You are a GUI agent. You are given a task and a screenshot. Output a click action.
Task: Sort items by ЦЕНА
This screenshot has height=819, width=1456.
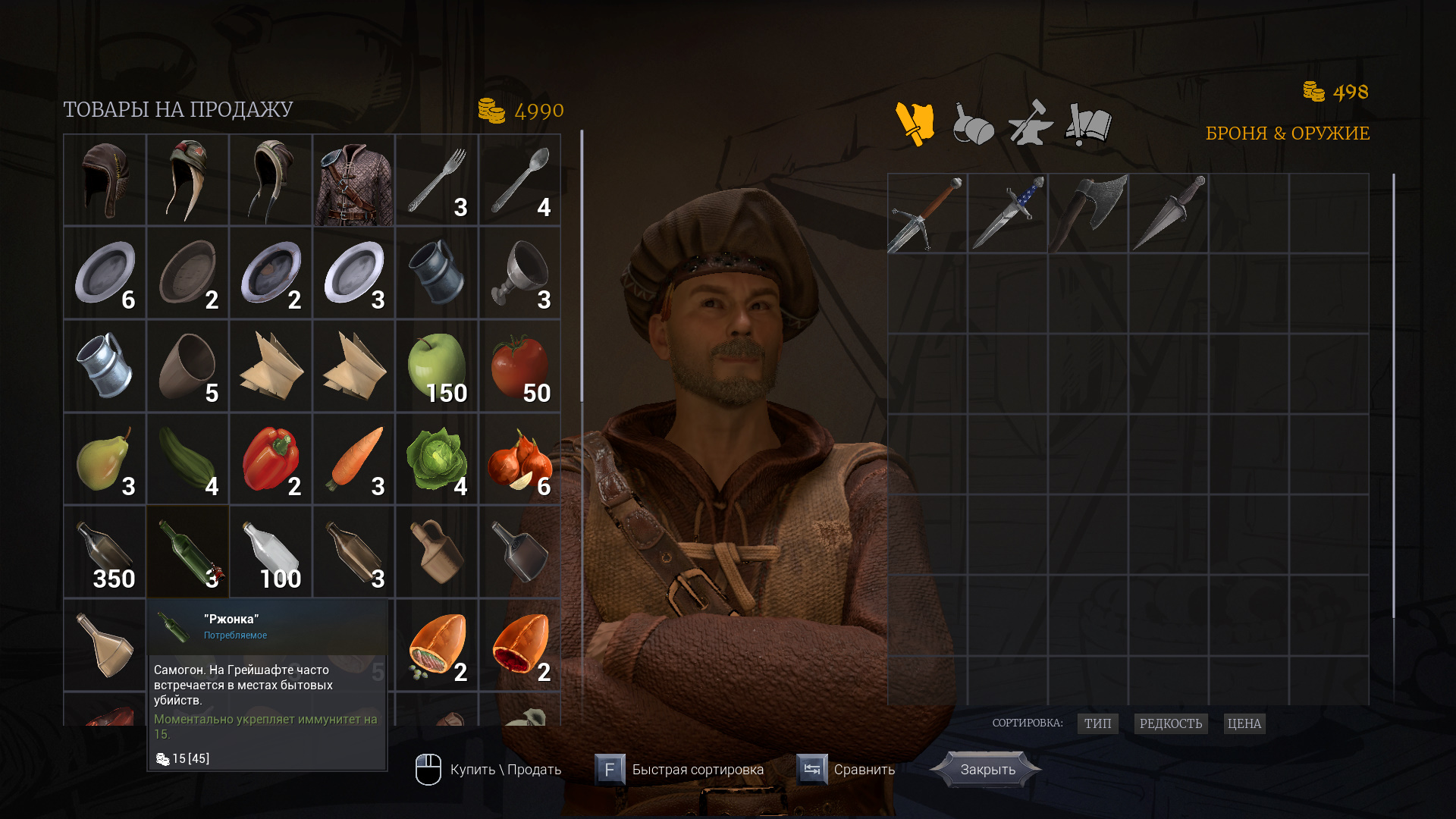[x=1244, y=723]
